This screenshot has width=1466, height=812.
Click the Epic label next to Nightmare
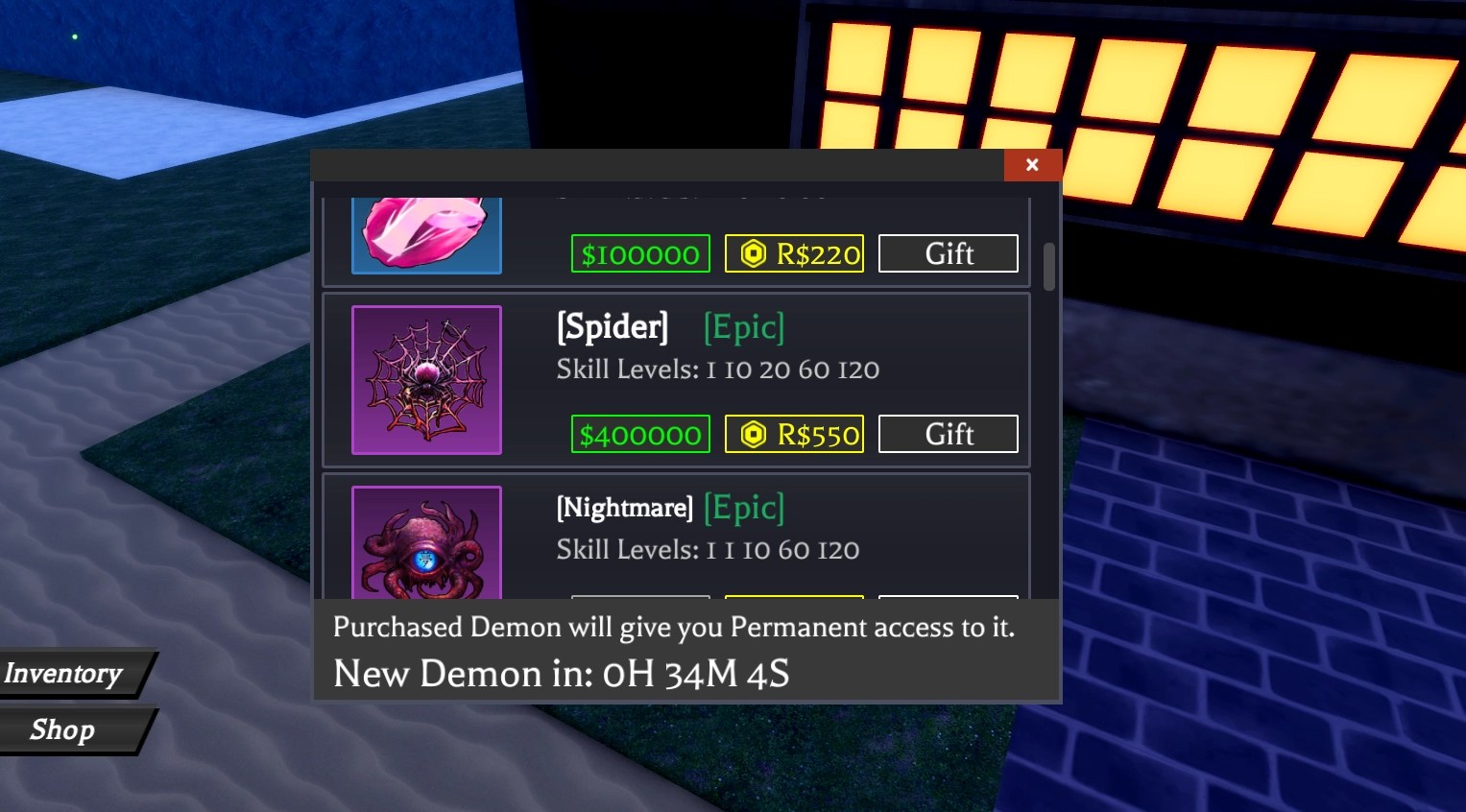(744, 508)
